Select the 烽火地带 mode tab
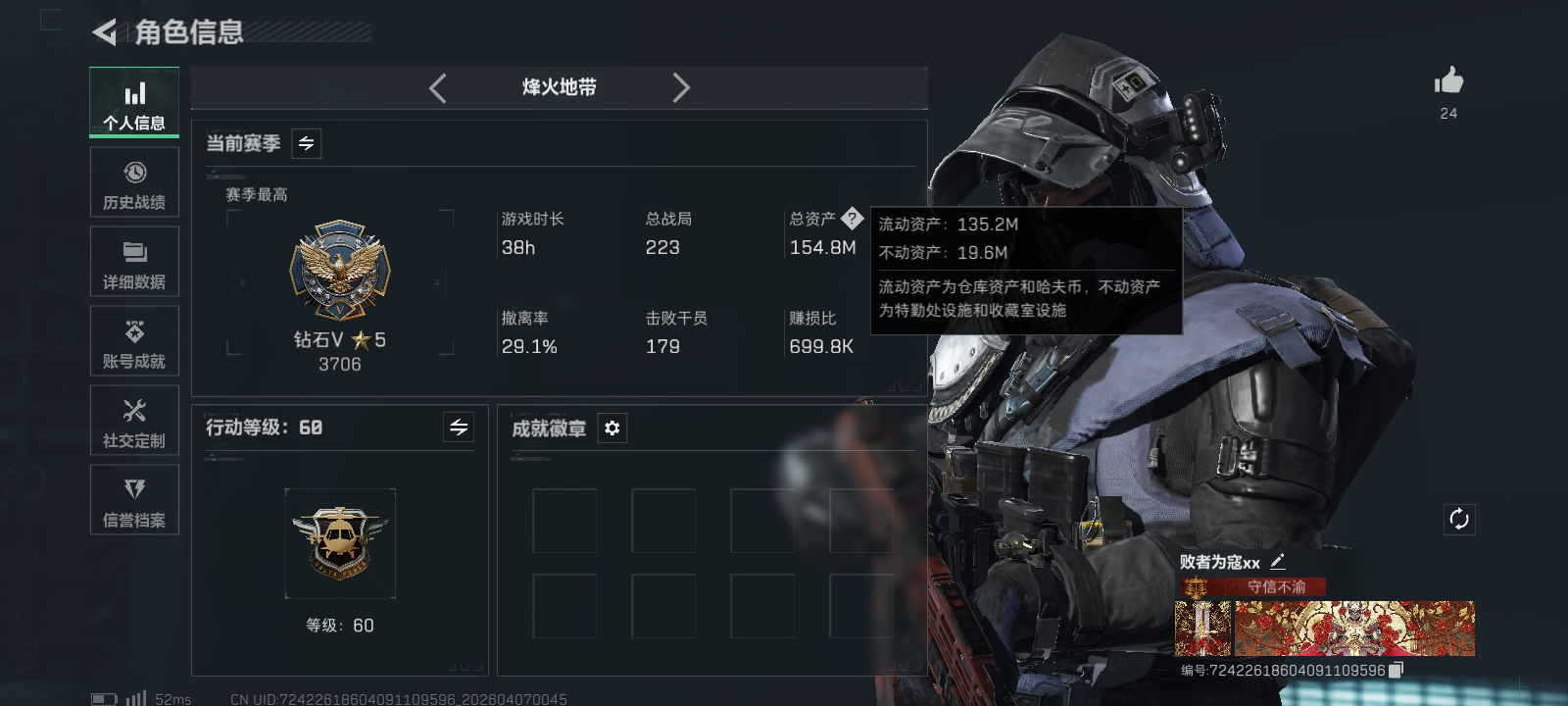1568x706 pixels. (559, 87)
